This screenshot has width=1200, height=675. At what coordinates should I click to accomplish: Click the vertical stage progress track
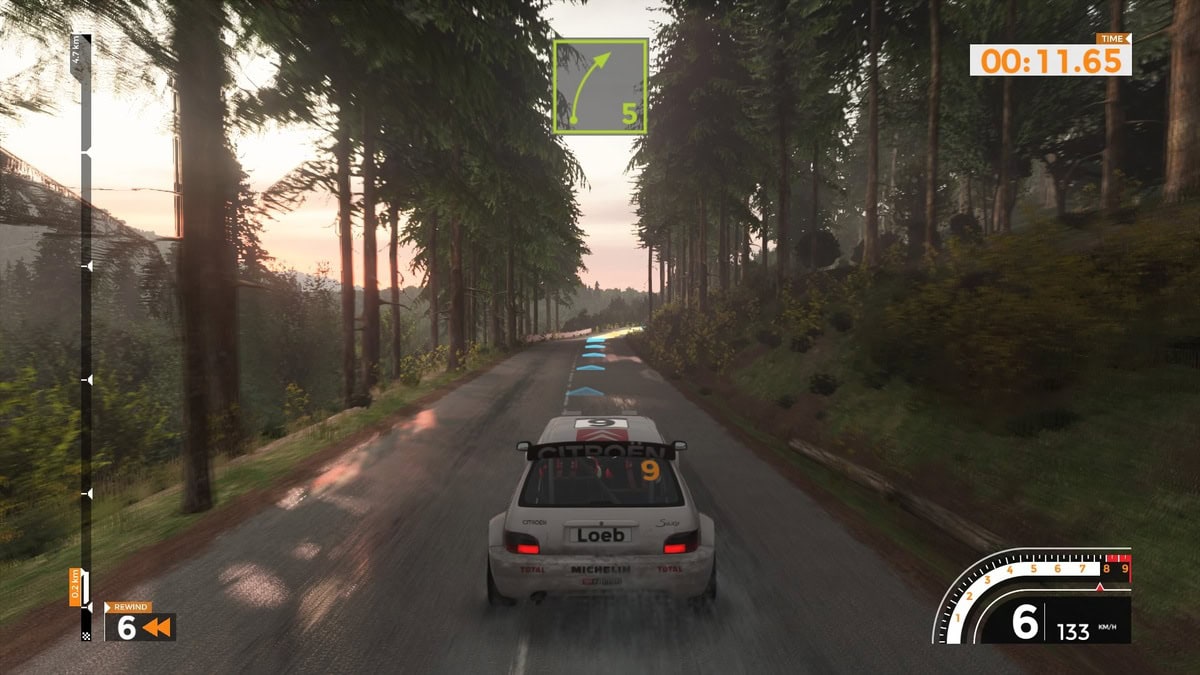point(86,340)
